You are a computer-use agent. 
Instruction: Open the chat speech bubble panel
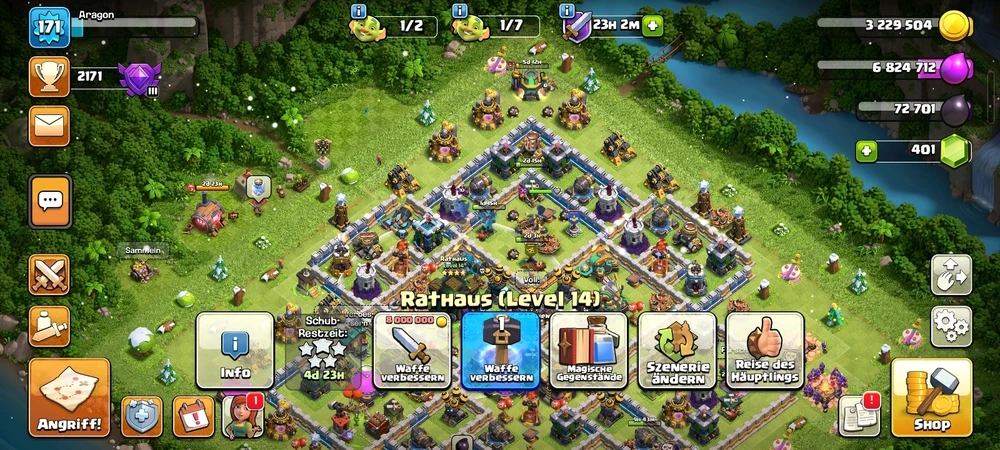click(x=49, y=202)
